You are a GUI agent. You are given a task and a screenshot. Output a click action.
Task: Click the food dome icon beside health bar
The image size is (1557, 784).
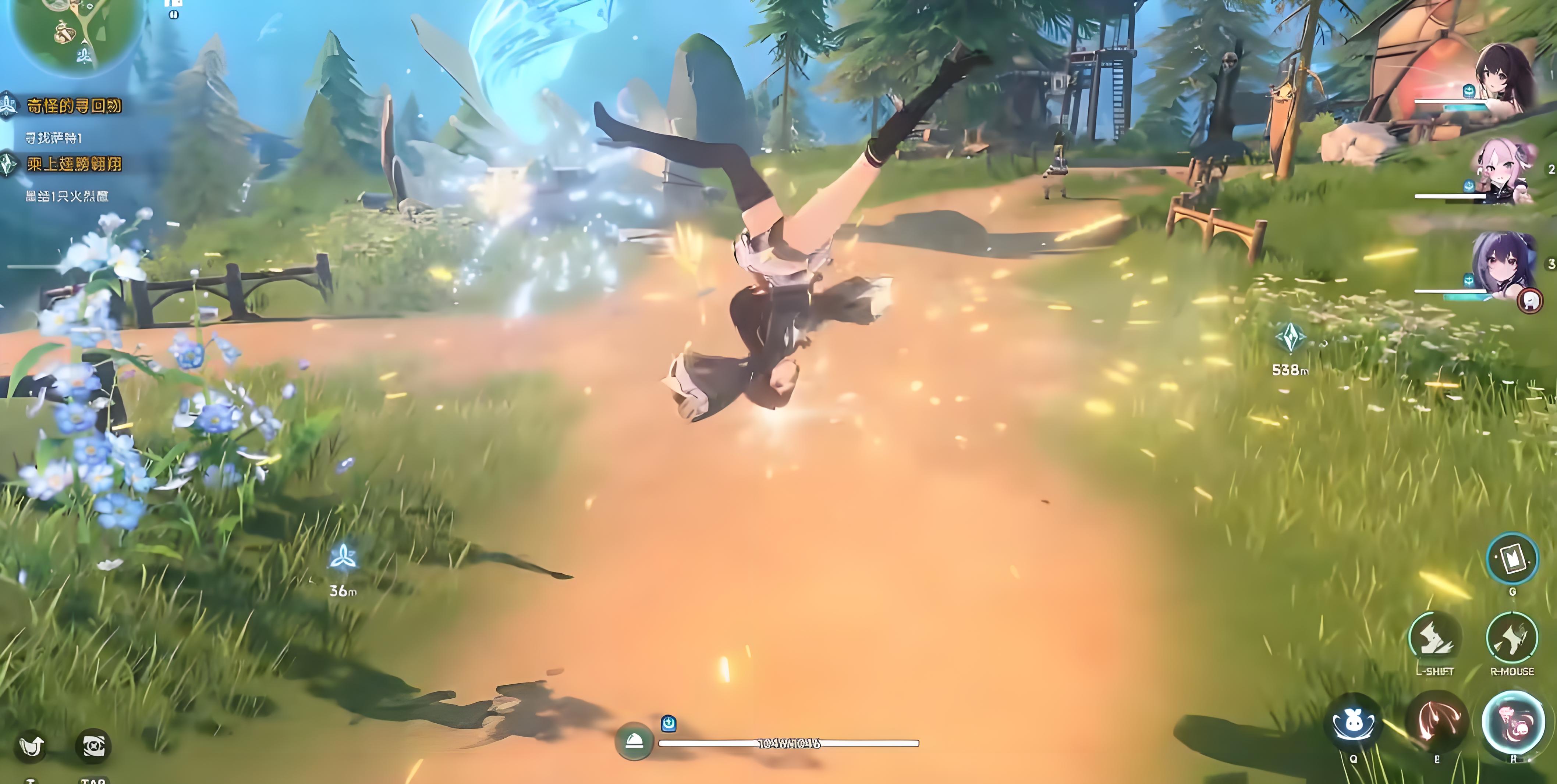pyautogui.click(x=634, y=741)
